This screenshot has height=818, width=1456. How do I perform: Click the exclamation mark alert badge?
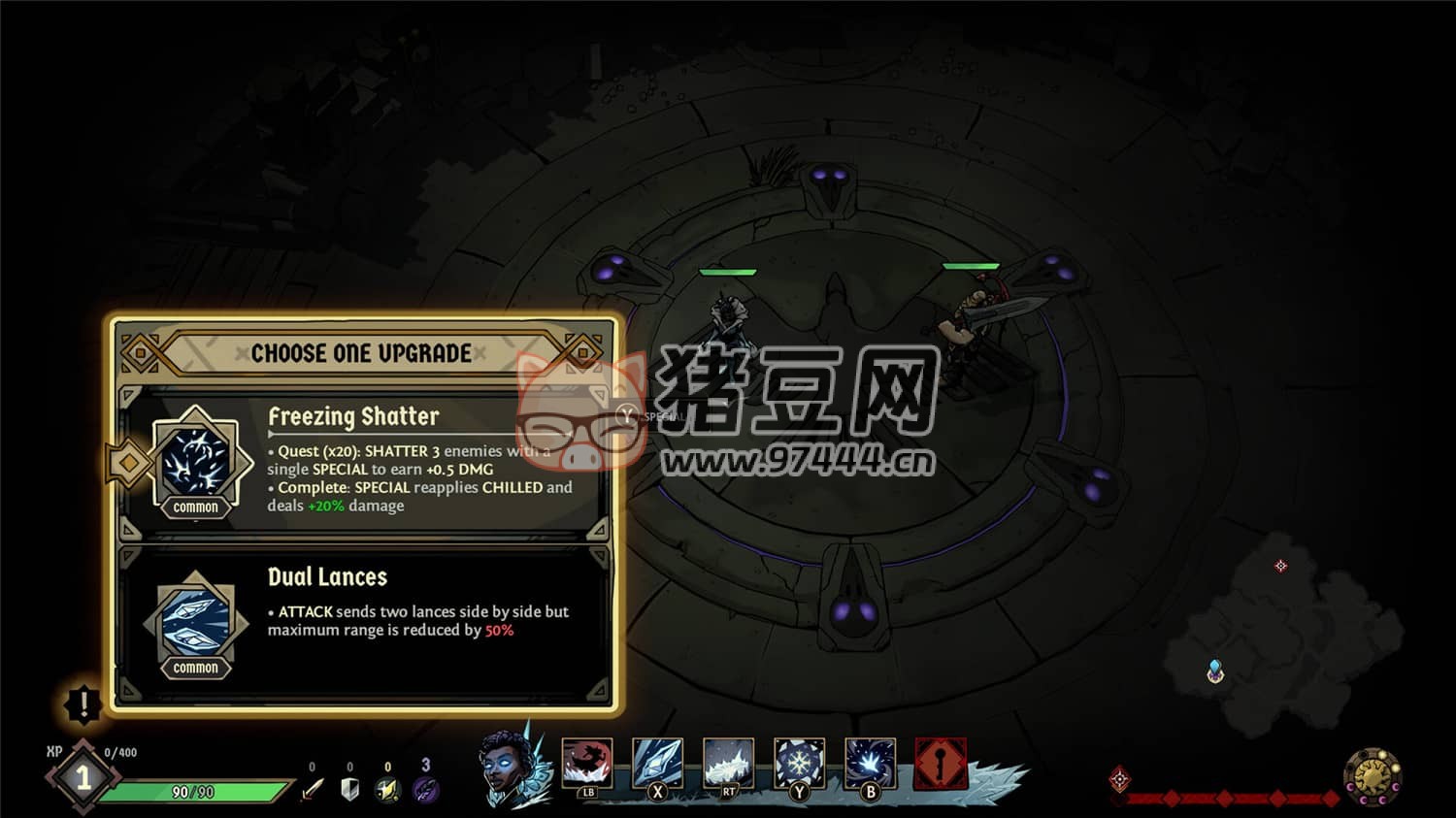[83, 703]
